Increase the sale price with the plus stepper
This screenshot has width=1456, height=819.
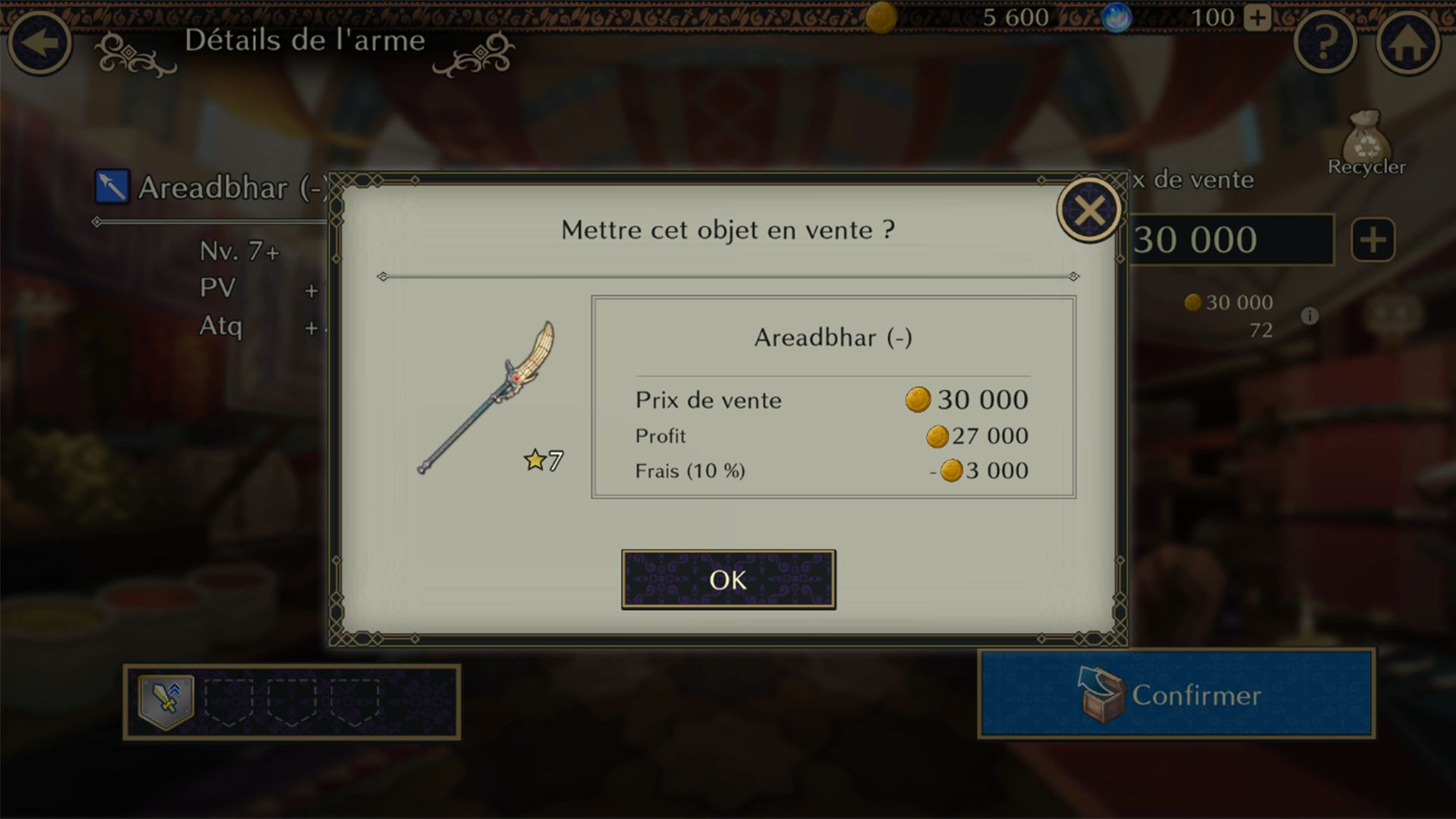click(1373, 240)
